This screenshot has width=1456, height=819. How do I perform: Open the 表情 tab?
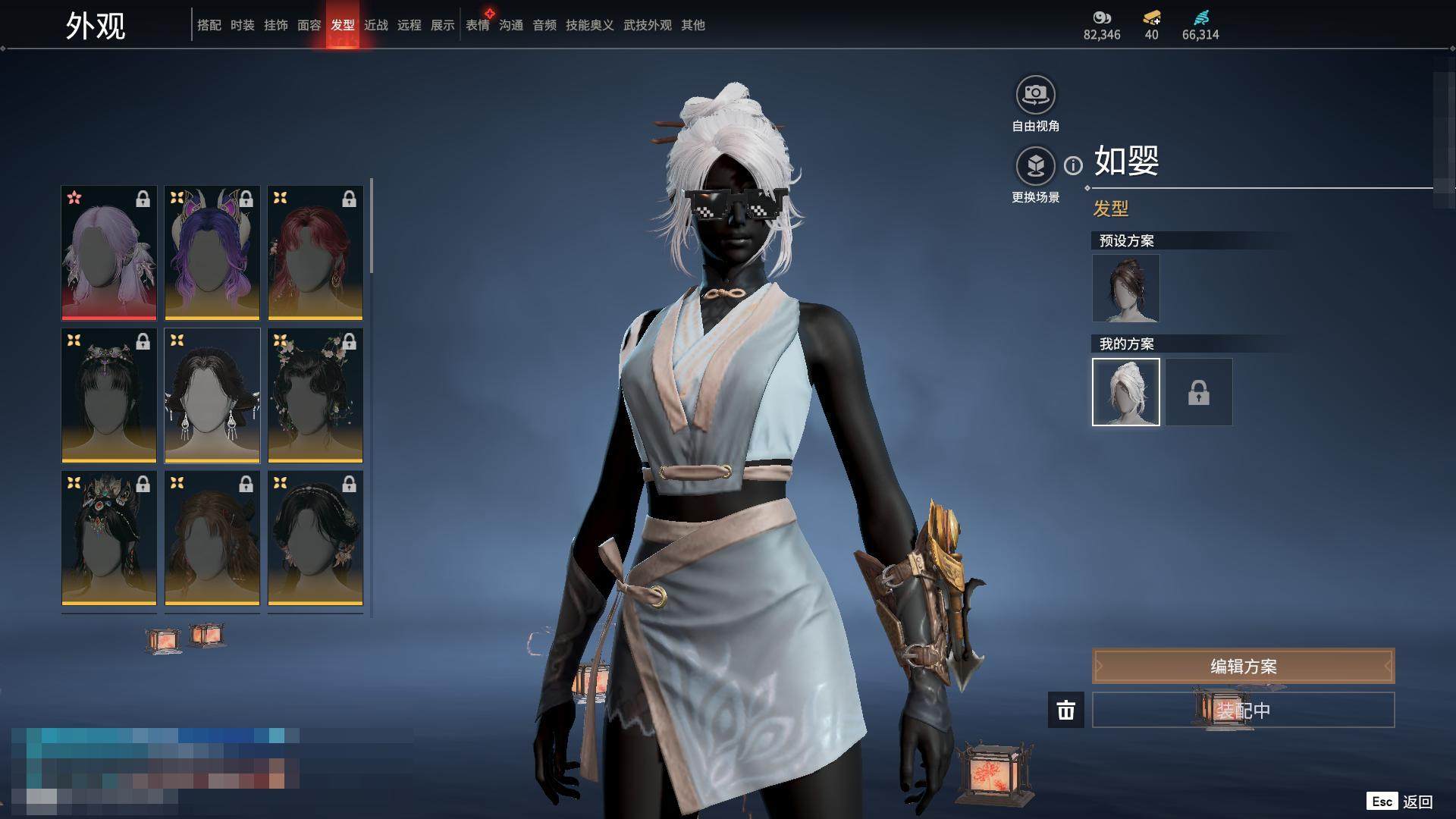point(477,25)
